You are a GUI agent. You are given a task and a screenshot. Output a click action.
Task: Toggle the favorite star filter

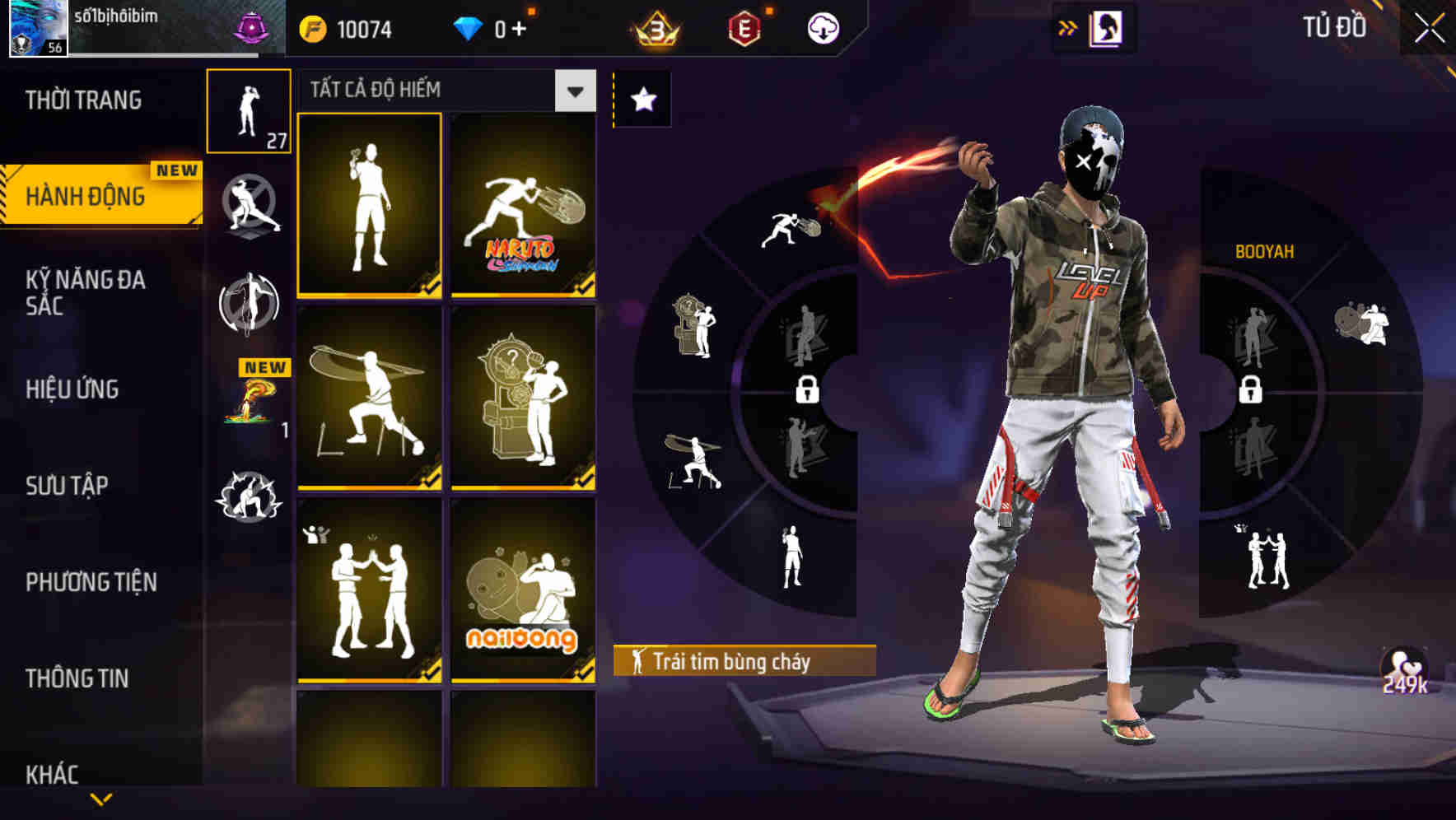tap(642, 99)
